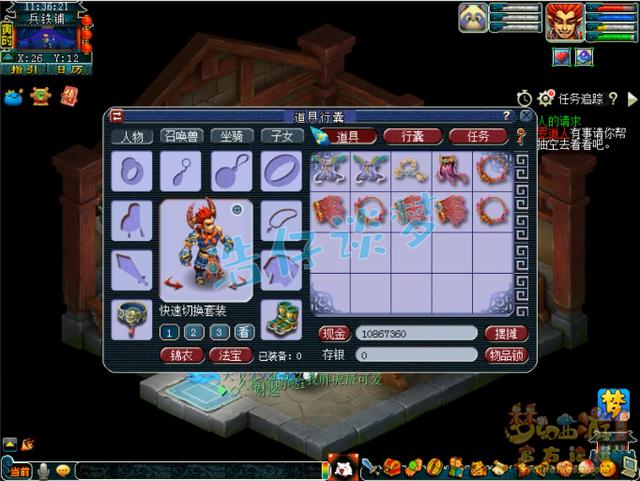Open the 日历 calendar button

pos(69,70)
